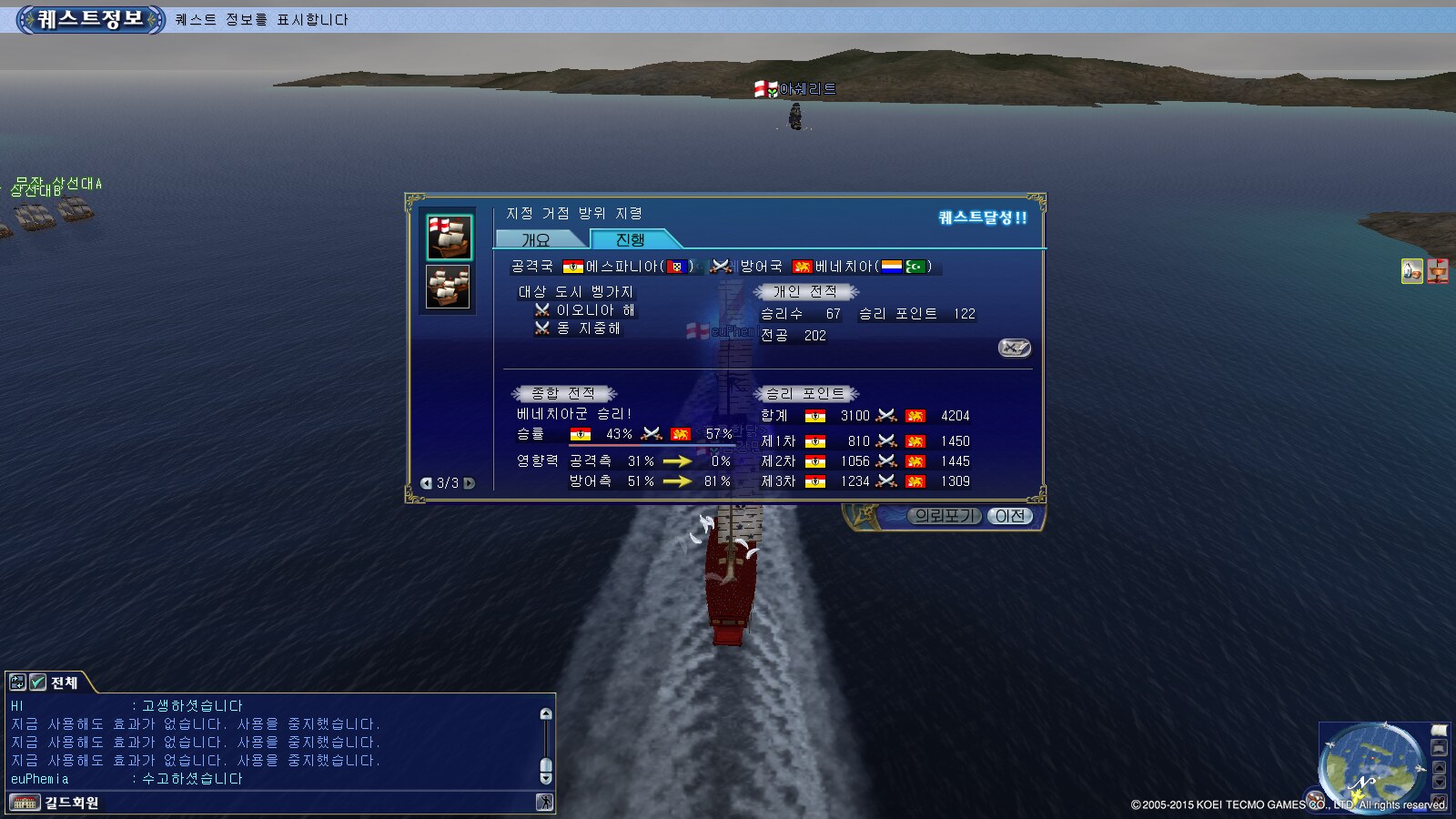Screen dimensions: 1456x819
Task: Open the 전체 chat channel tab
Action: 64,682
